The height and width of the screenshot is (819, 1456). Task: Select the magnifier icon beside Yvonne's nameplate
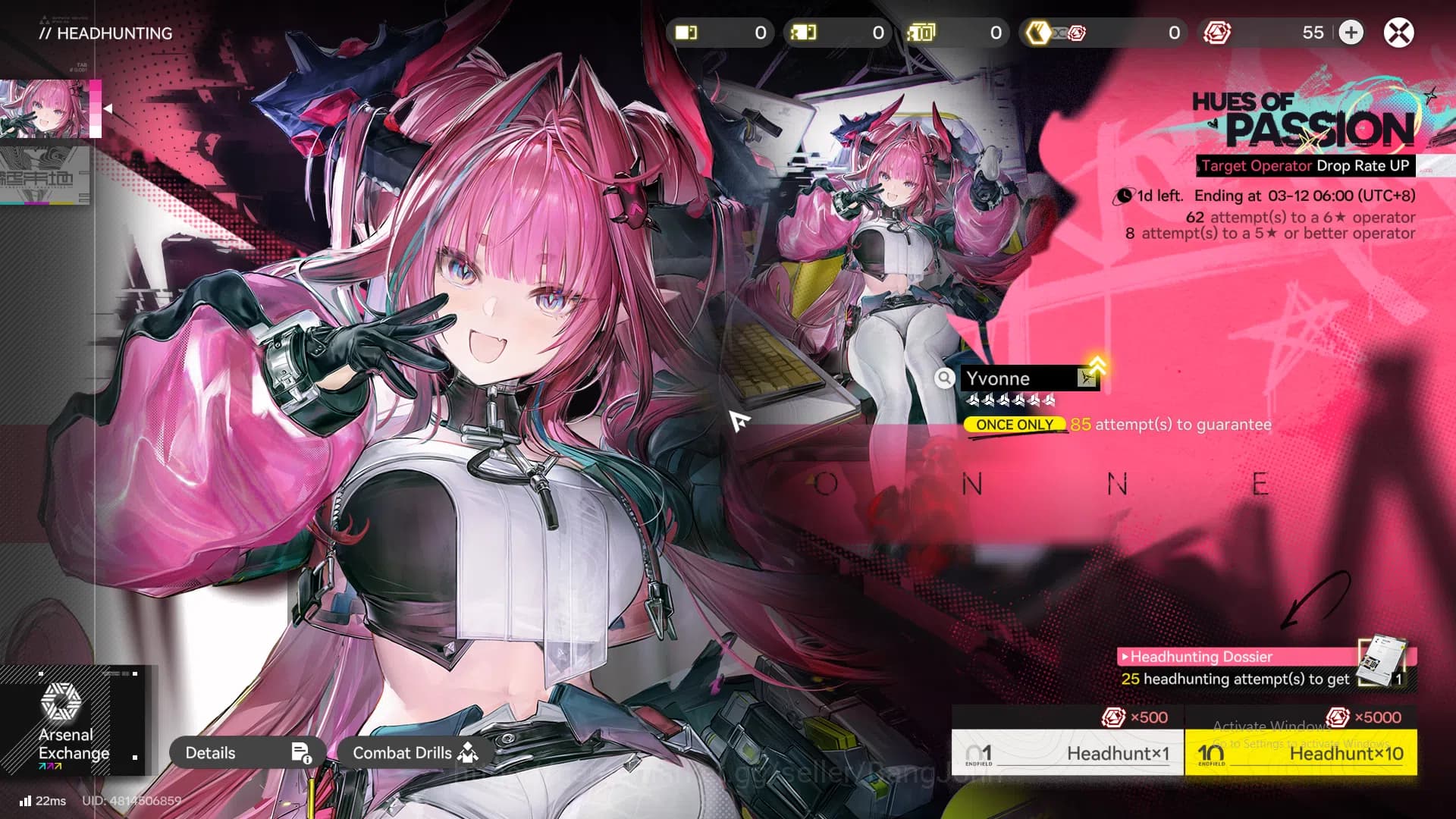[x=945, y=378]
